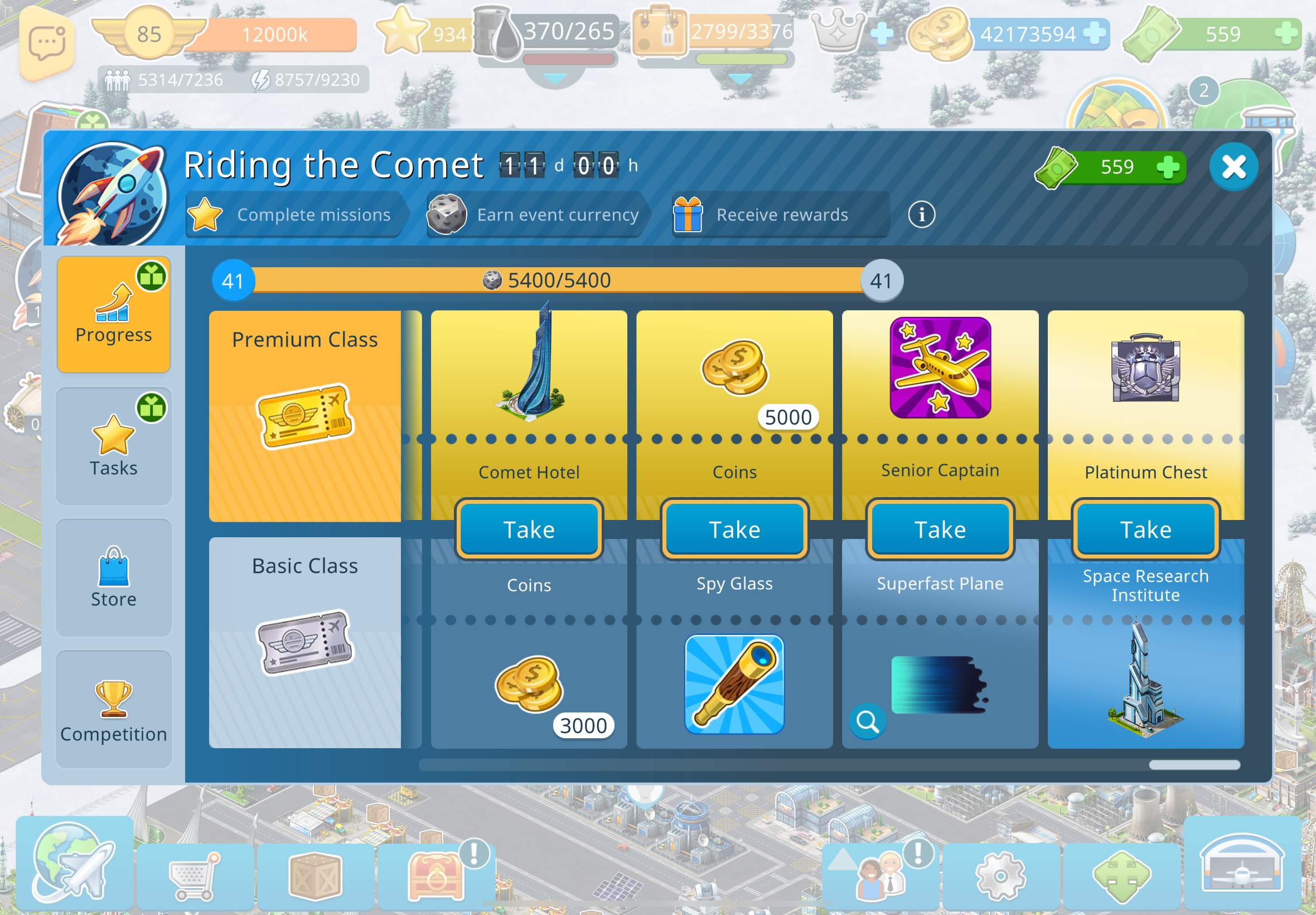Switch to the Tasks tab

[113, 446]
